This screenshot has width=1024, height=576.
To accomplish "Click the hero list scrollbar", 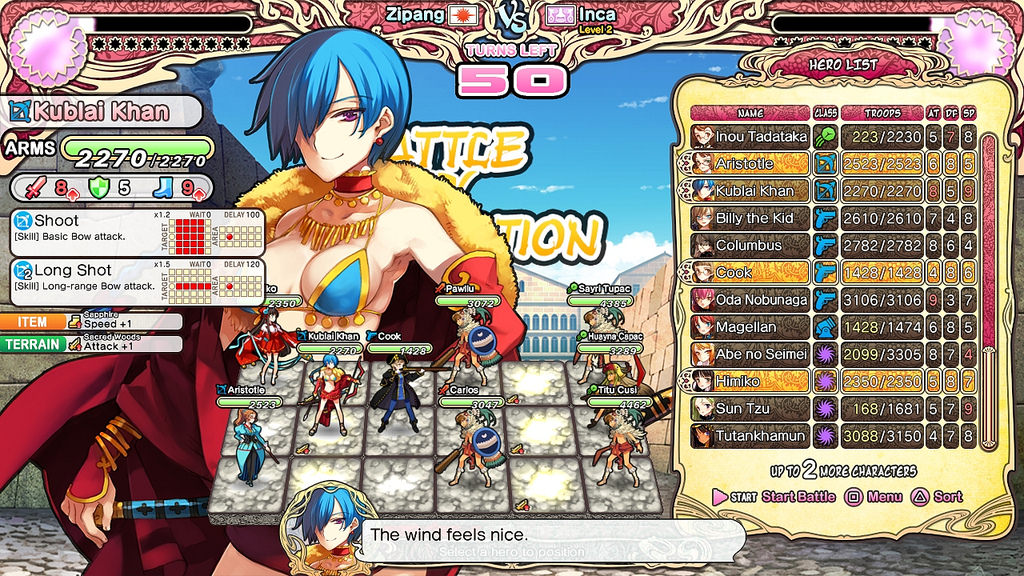I will pyautogui.click(x=990, y=290).
